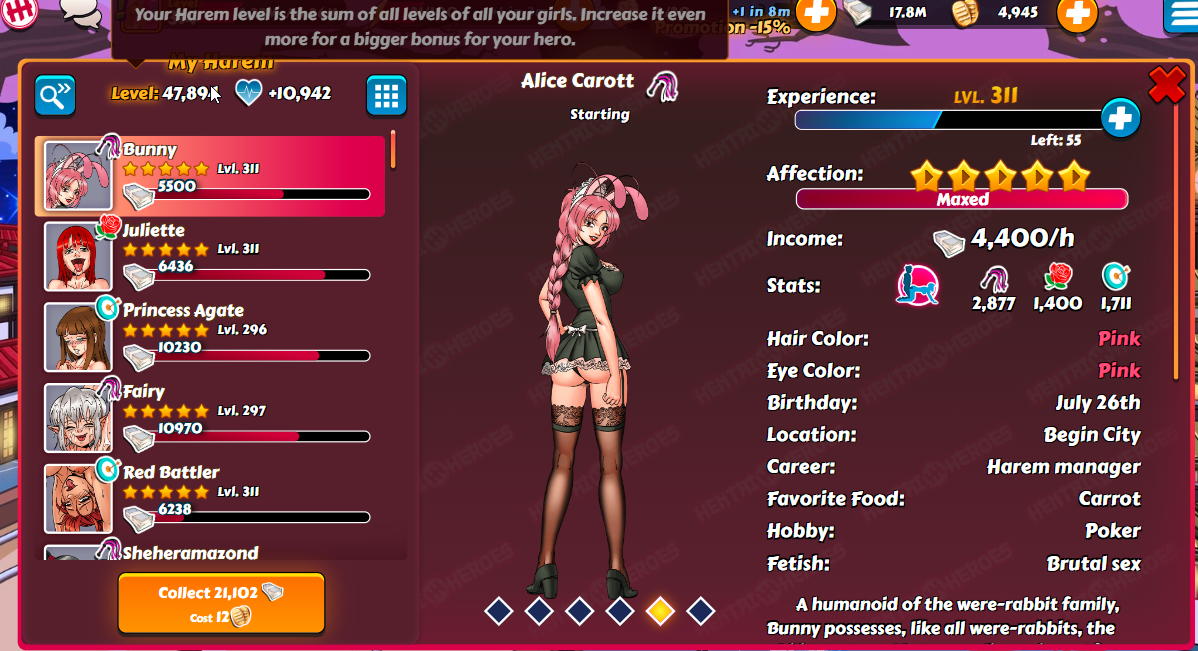The image size is (1198, 651).
Task: Show the first diamond pose
Action: 499,610
